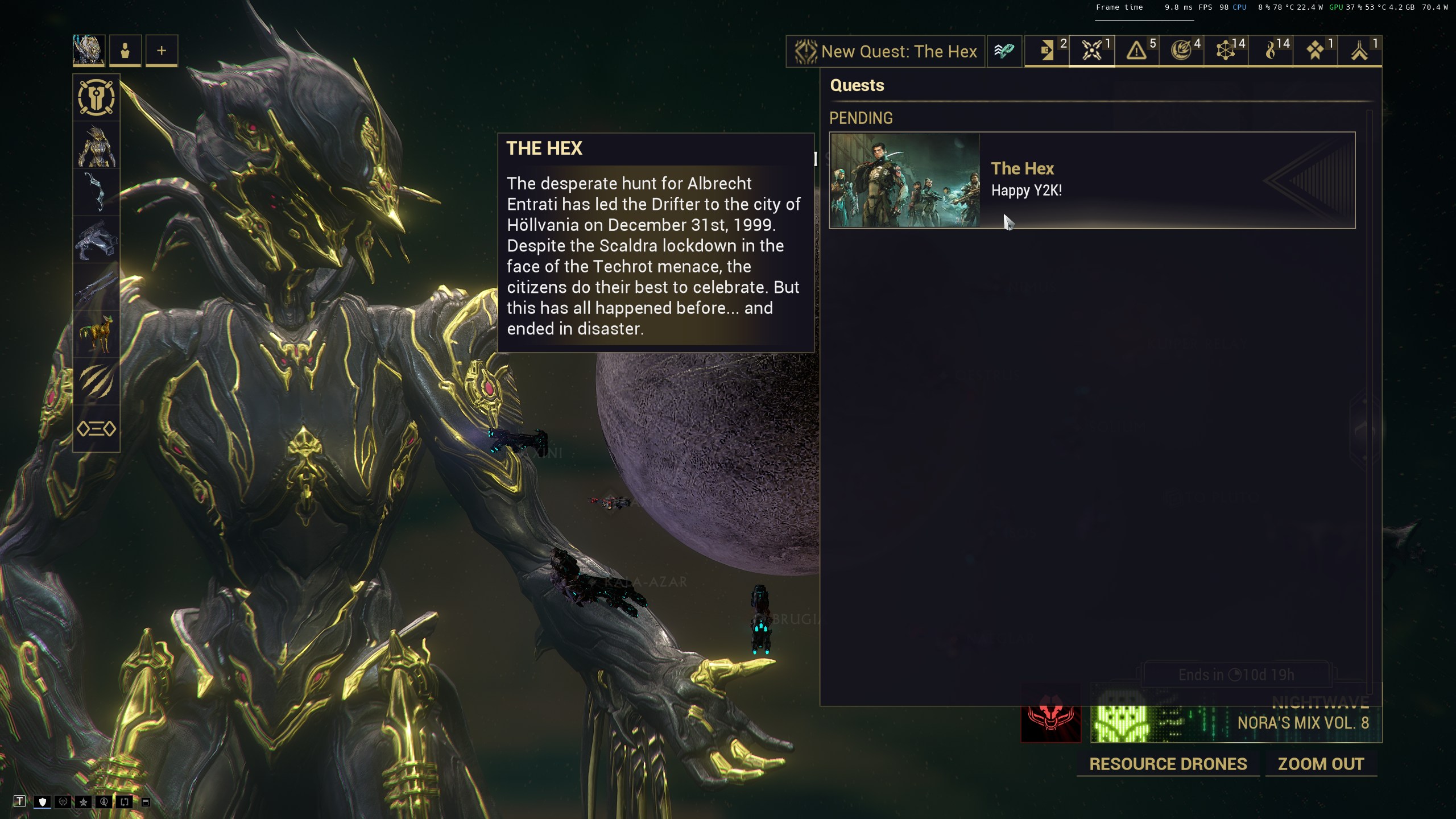Select the circular leaf emblem tab
This screenshot has height=819, width=1456.
tap(1181, 51)
